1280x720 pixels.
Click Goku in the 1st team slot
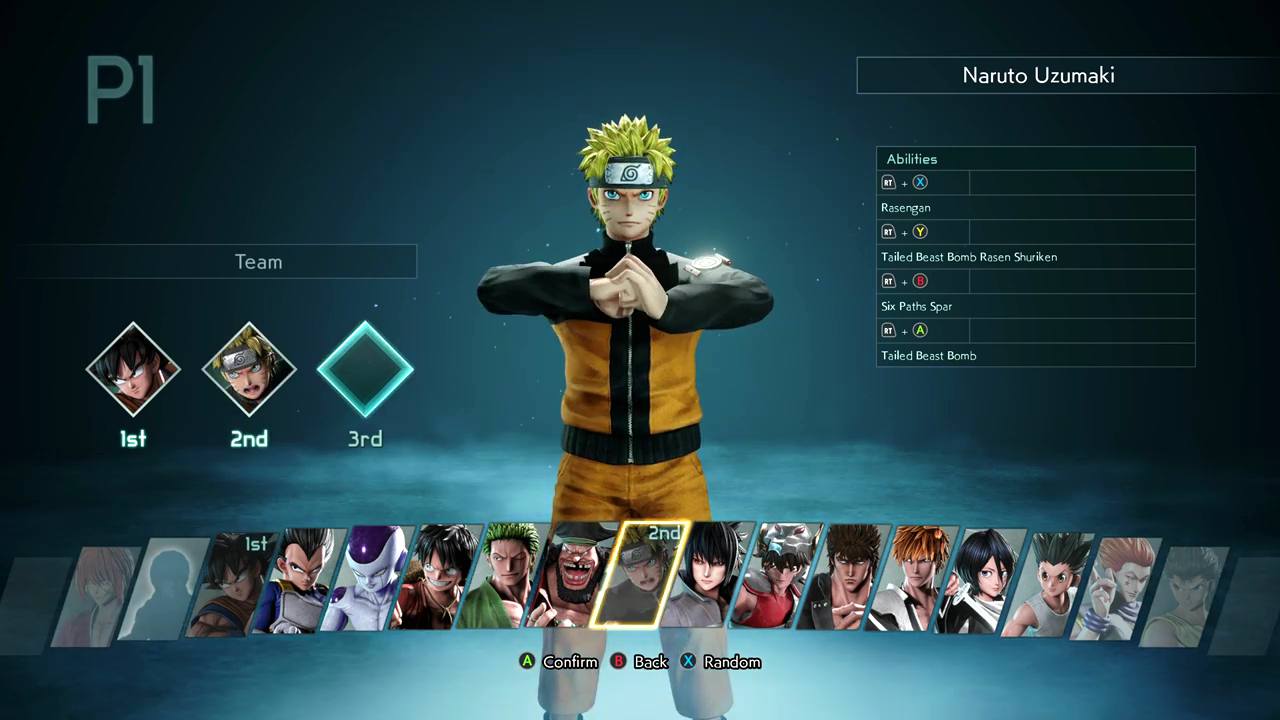point(133,368)
